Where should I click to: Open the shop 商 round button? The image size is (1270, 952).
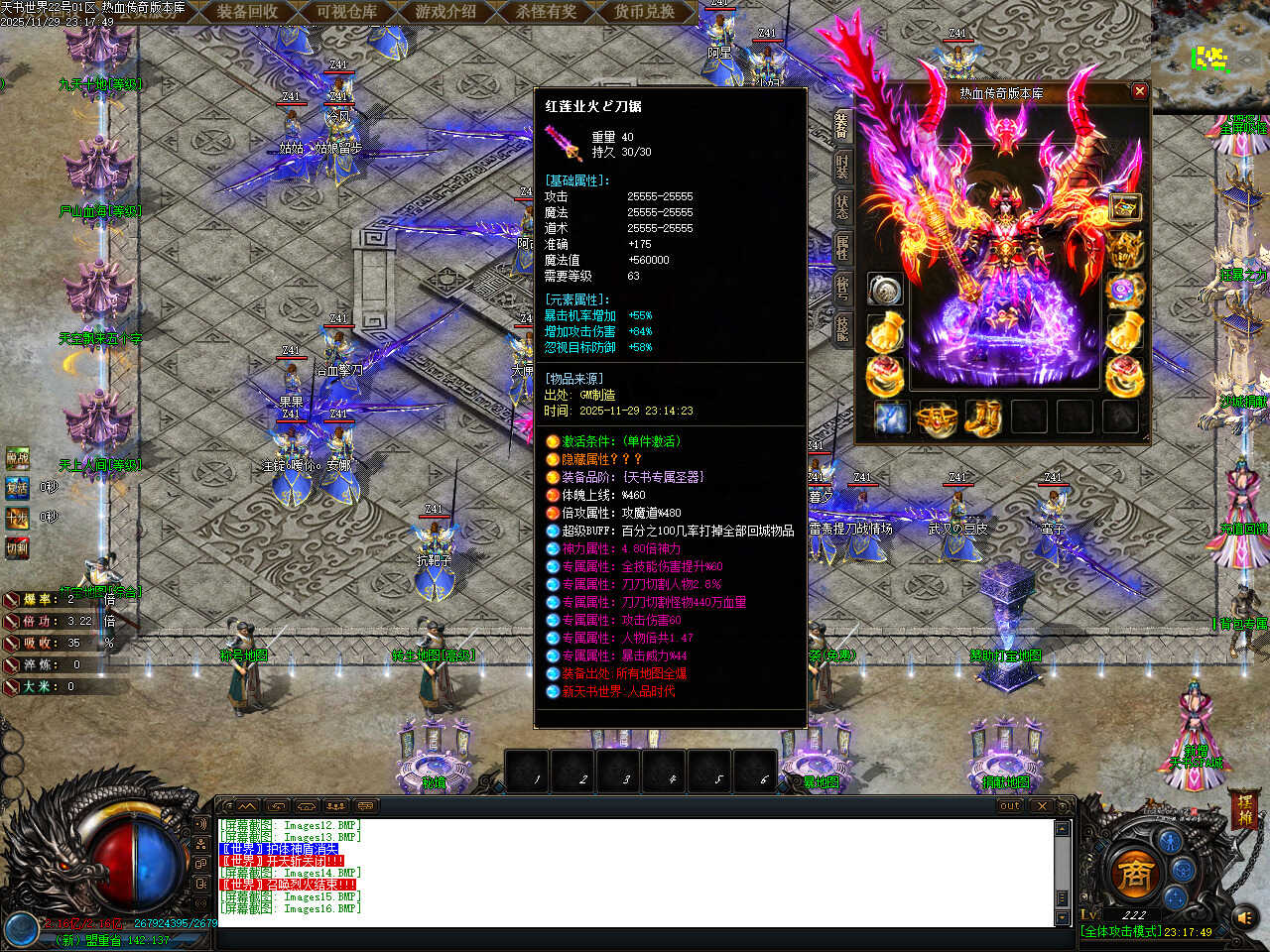tap(1133, 873)
